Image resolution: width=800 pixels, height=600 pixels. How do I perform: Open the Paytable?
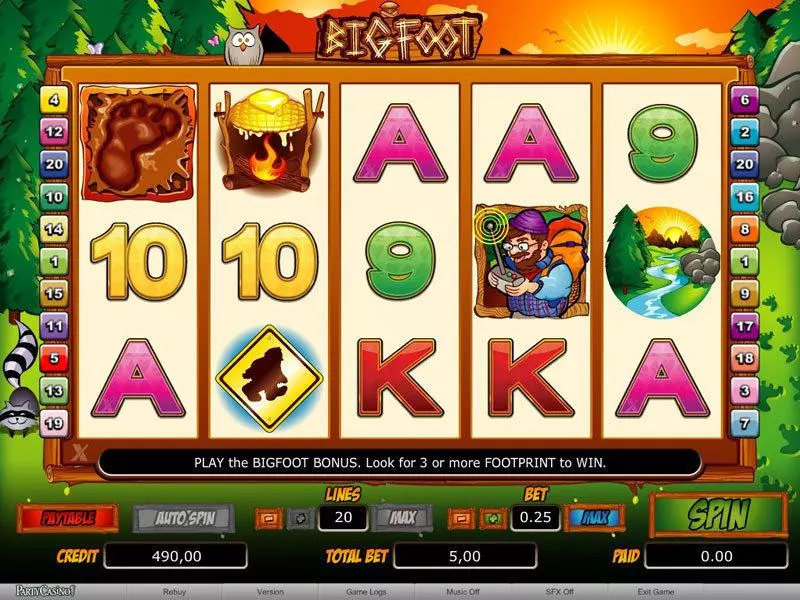67,518
